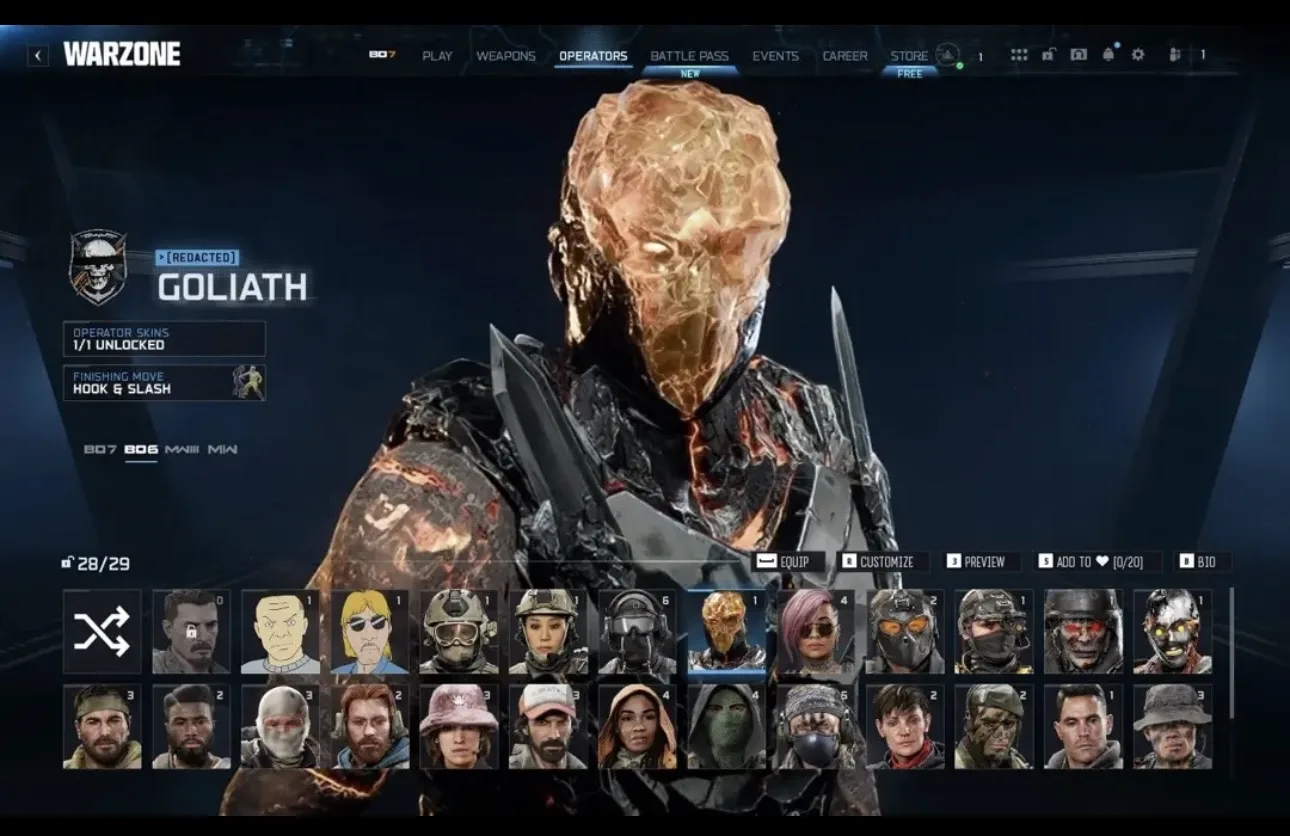This screenshot has width=1290, height=836.
Task: Open the grid menu icon
Action: click(x=1019, y=55)
